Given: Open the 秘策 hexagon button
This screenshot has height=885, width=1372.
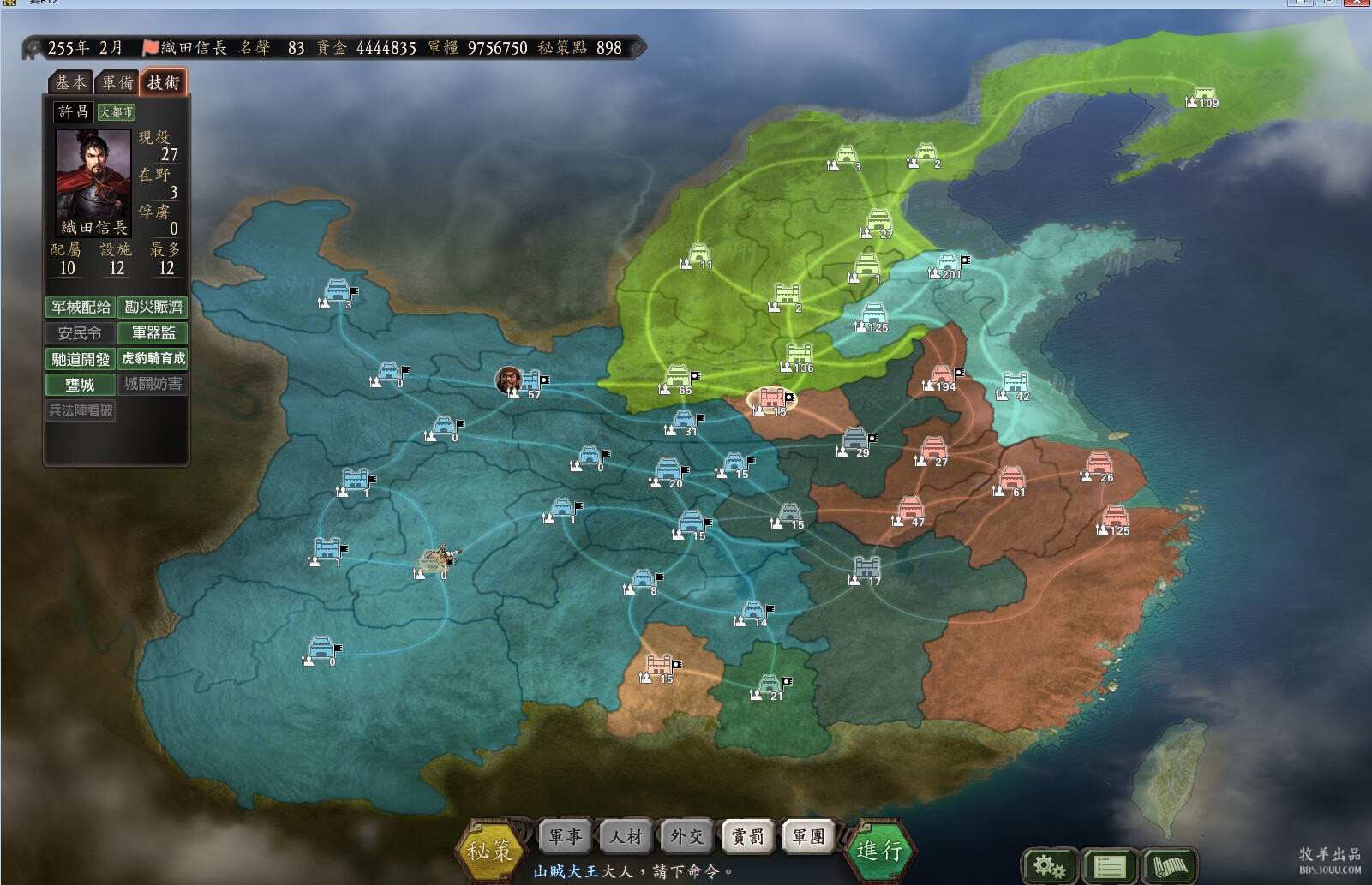Looking at the screenshot, I should pyautogui.click(x=489, y=848).
